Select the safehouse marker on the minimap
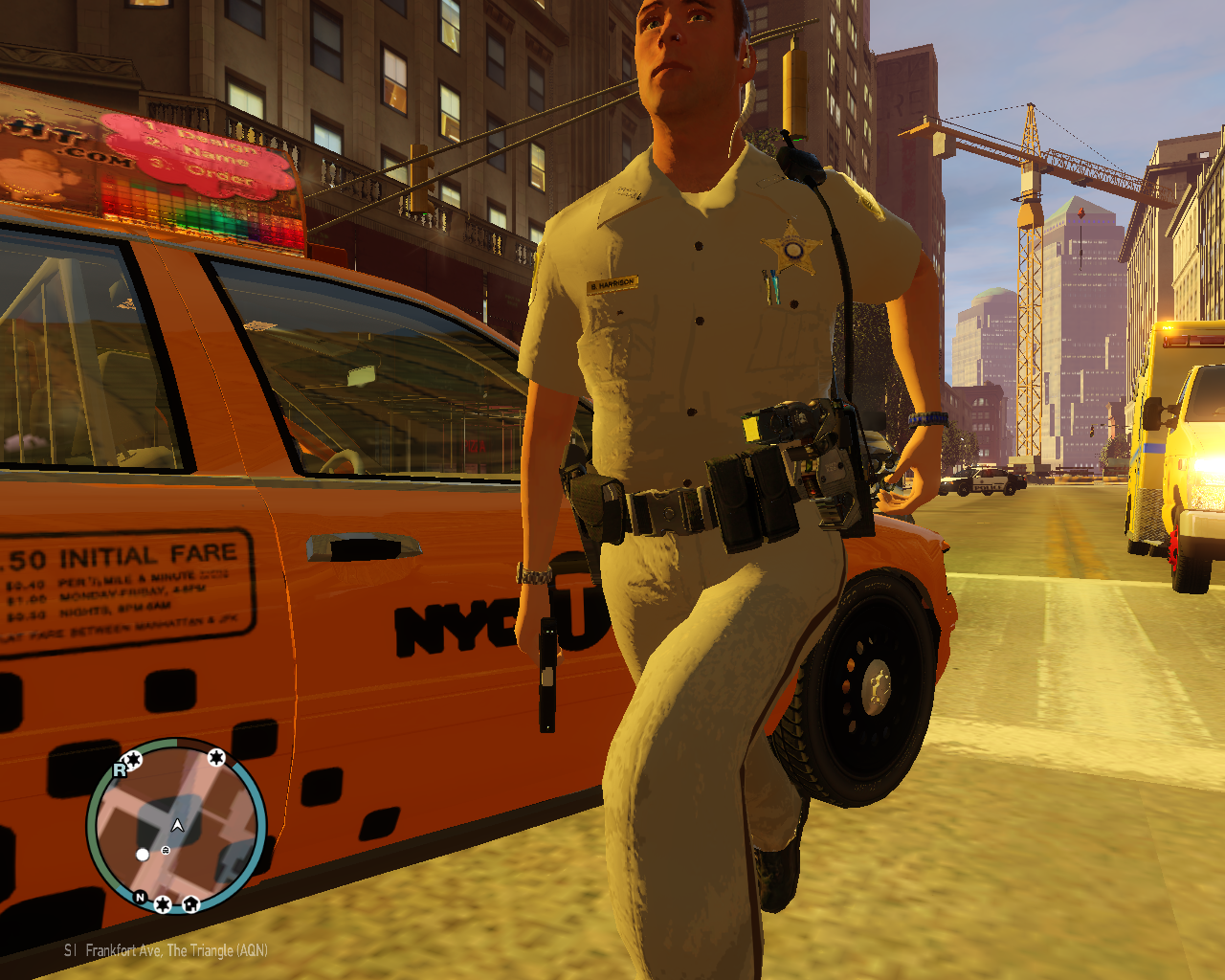The width and height of the screenshot is (1225, 980). click(x=190, y=903)
